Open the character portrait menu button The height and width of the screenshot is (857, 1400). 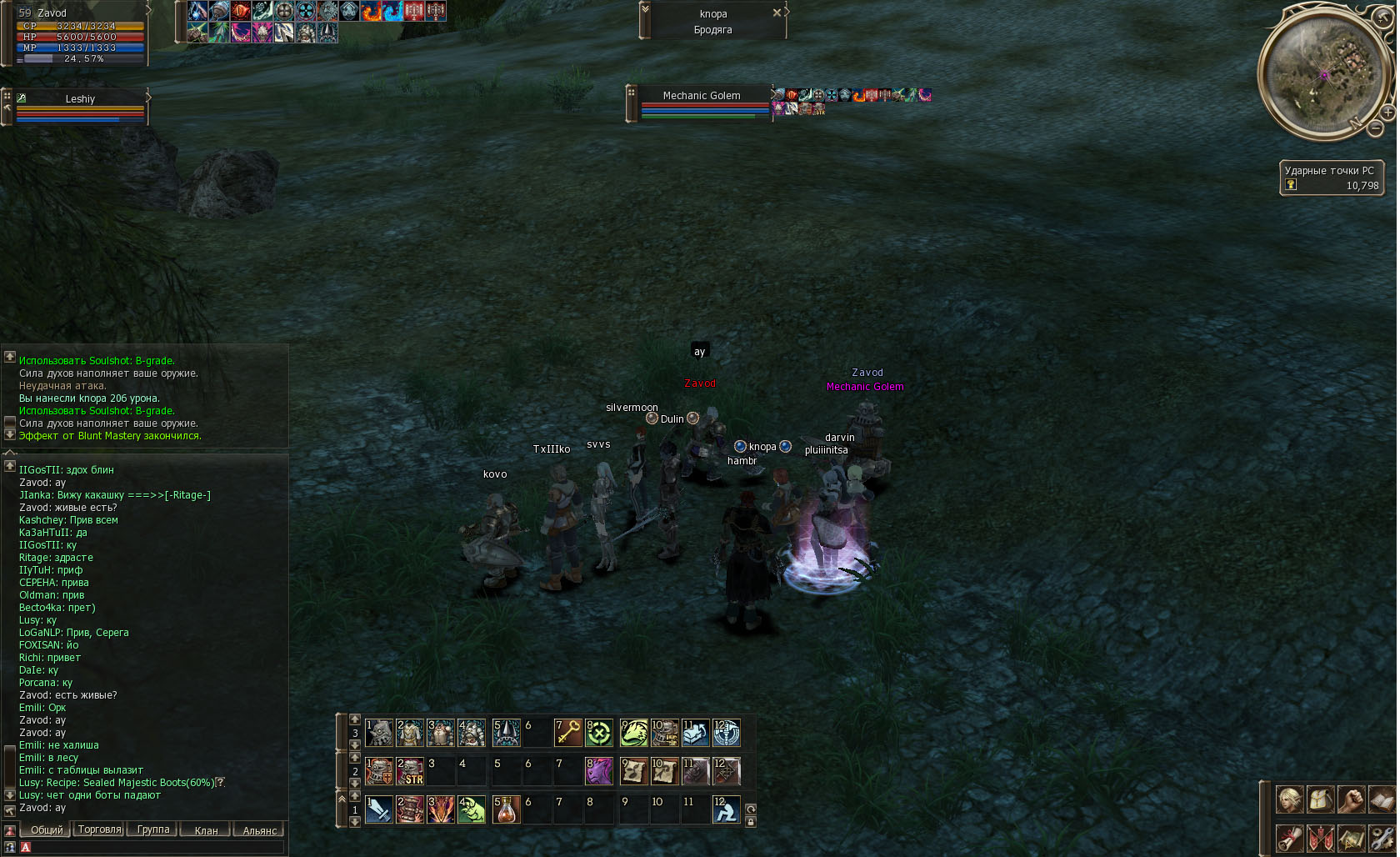[x=1290, y=799]
